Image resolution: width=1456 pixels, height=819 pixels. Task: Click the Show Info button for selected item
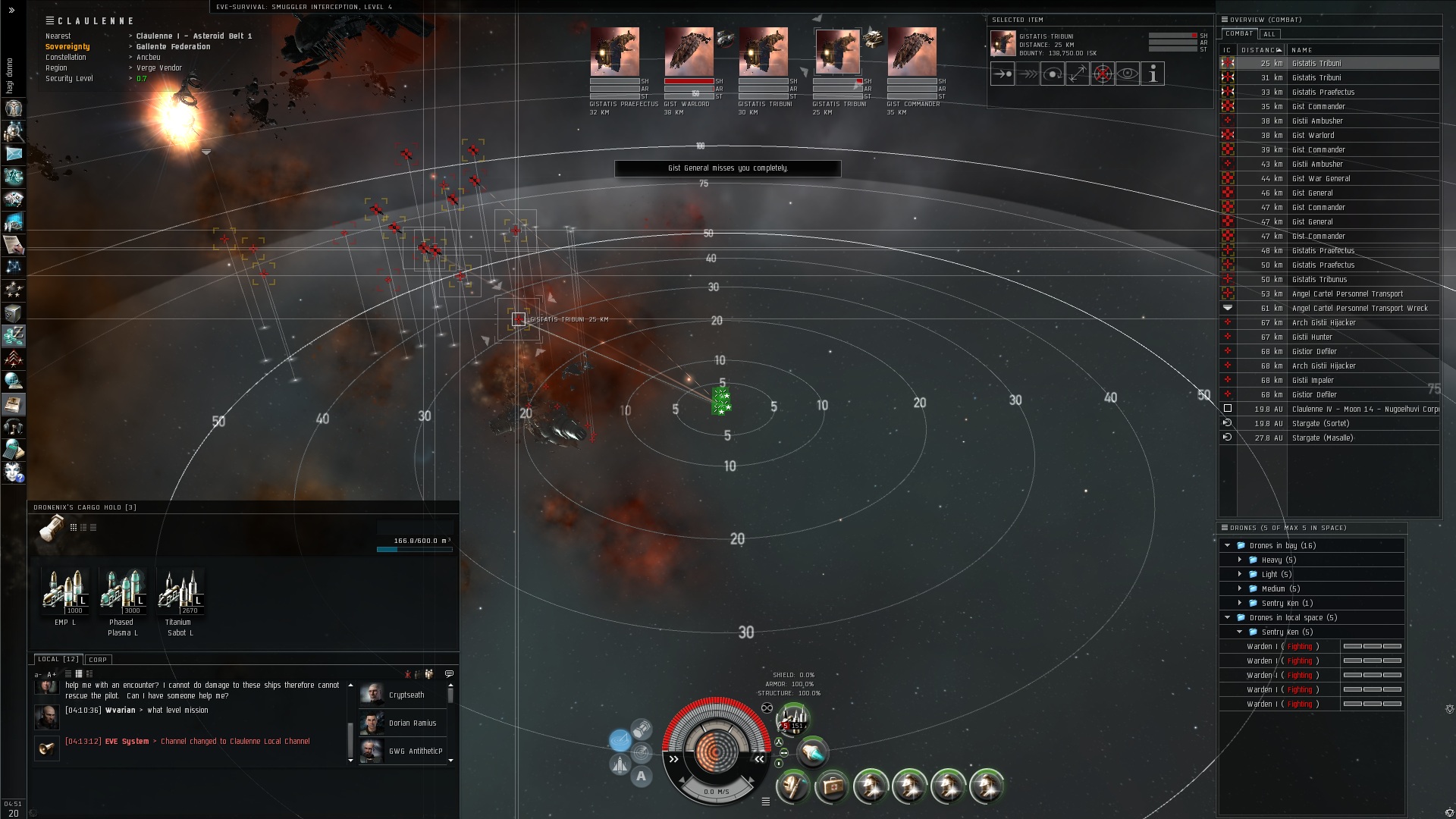click(x=1152, y=74)
